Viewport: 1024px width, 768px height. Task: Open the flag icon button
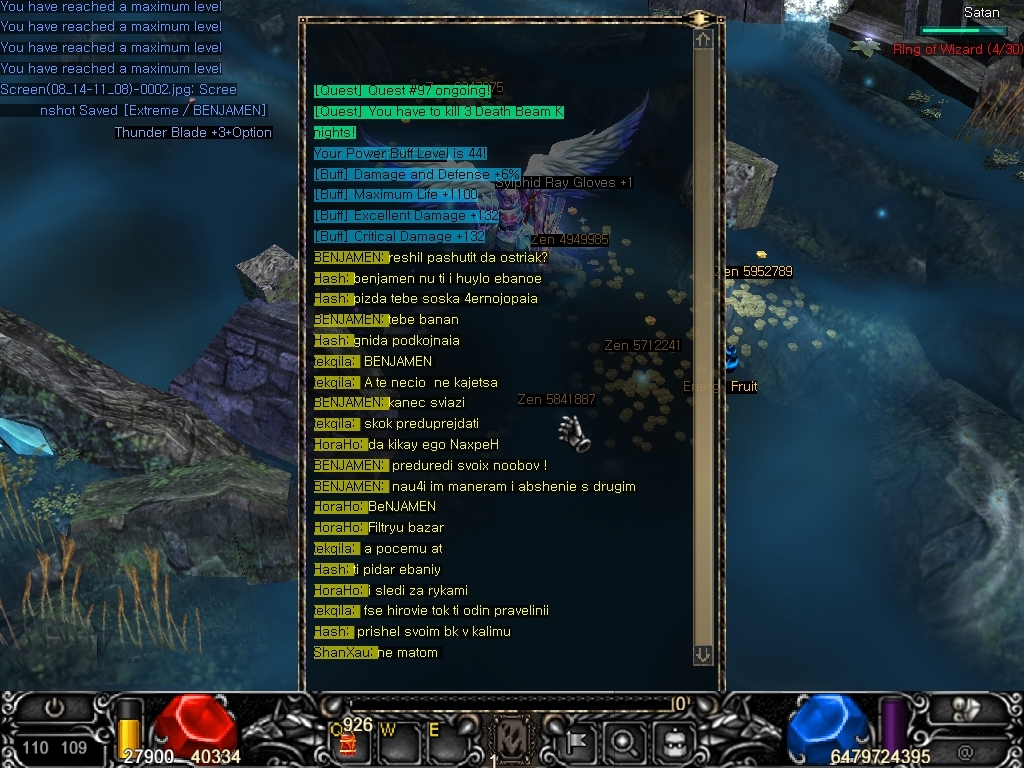(x=579, y=741)
